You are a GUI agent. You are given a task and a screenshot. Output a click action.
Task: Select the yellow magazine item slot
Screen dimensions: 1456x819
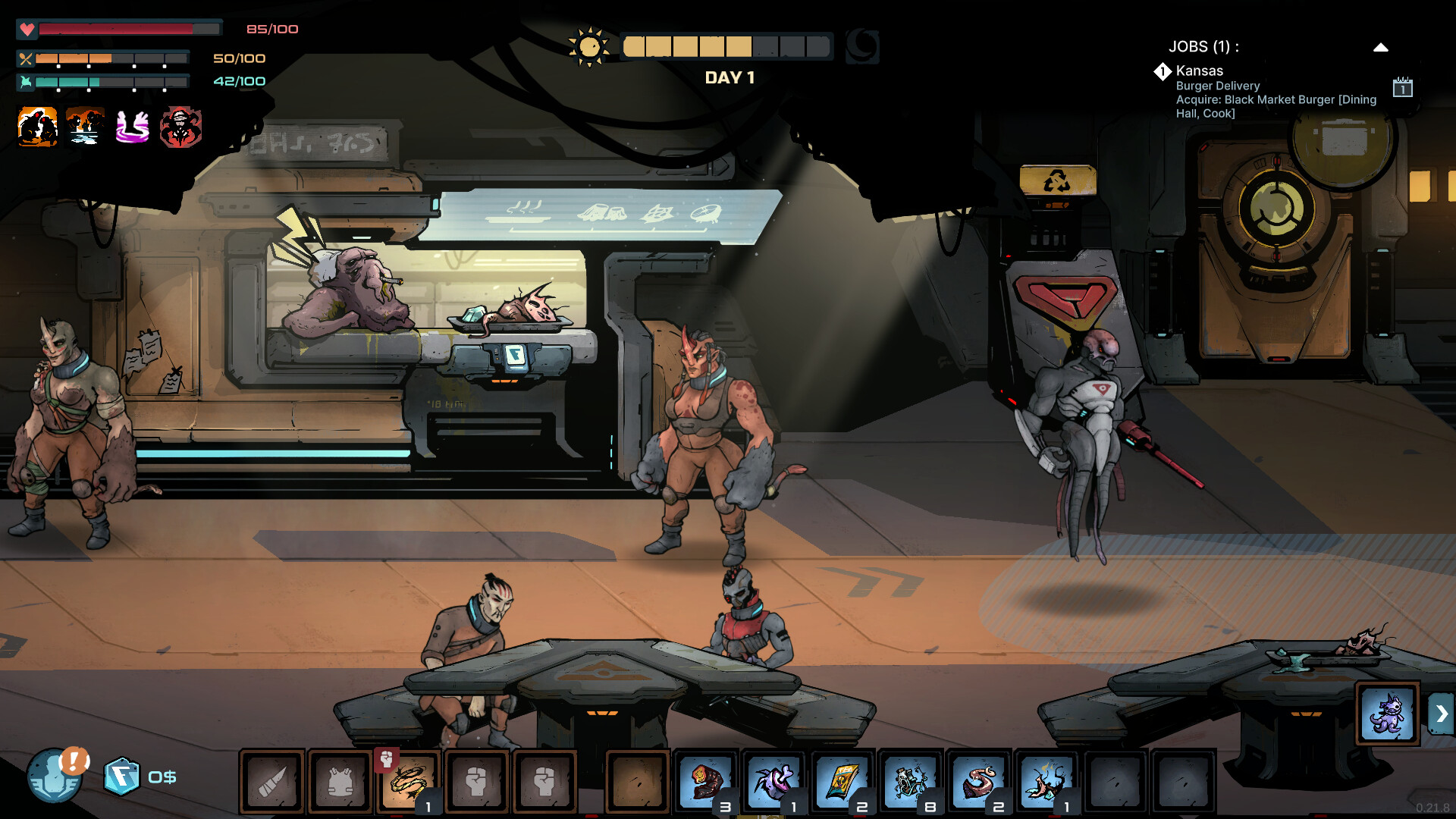pyautogui.click(x=842, y=782)
